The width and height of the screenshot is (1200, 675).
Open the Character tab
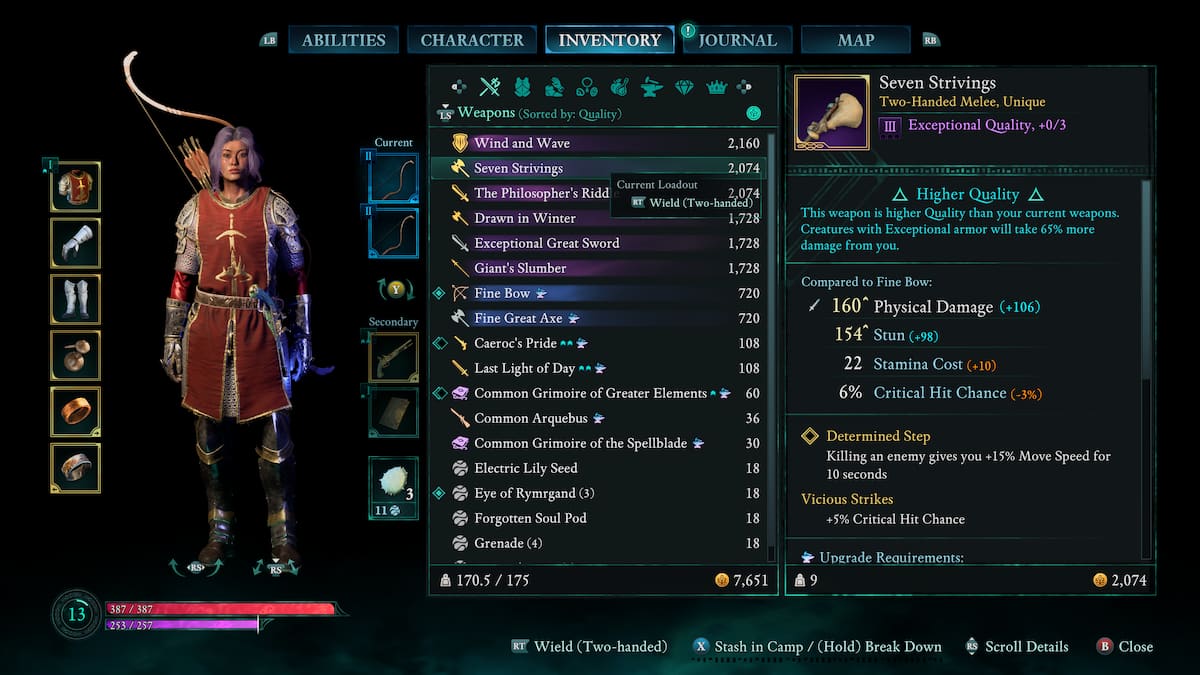coord(472,40)
